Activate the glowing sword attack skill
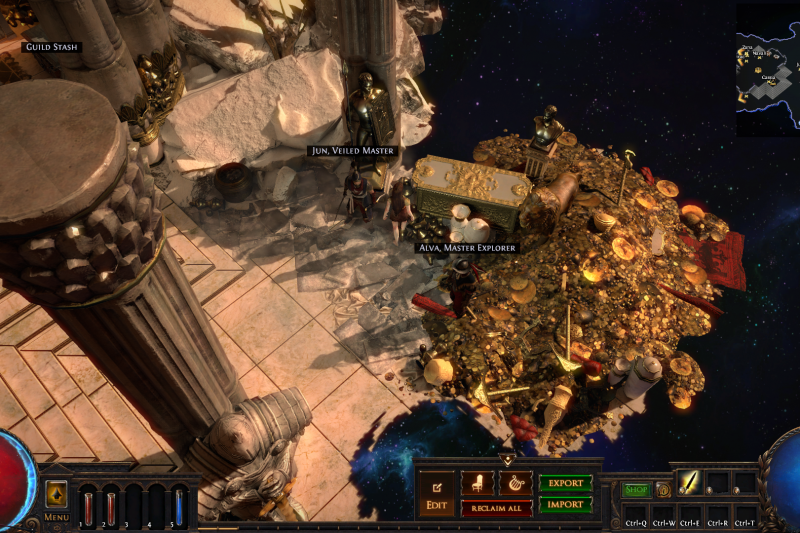The height and width of the screenshot is (533, 800). (692, 483)
